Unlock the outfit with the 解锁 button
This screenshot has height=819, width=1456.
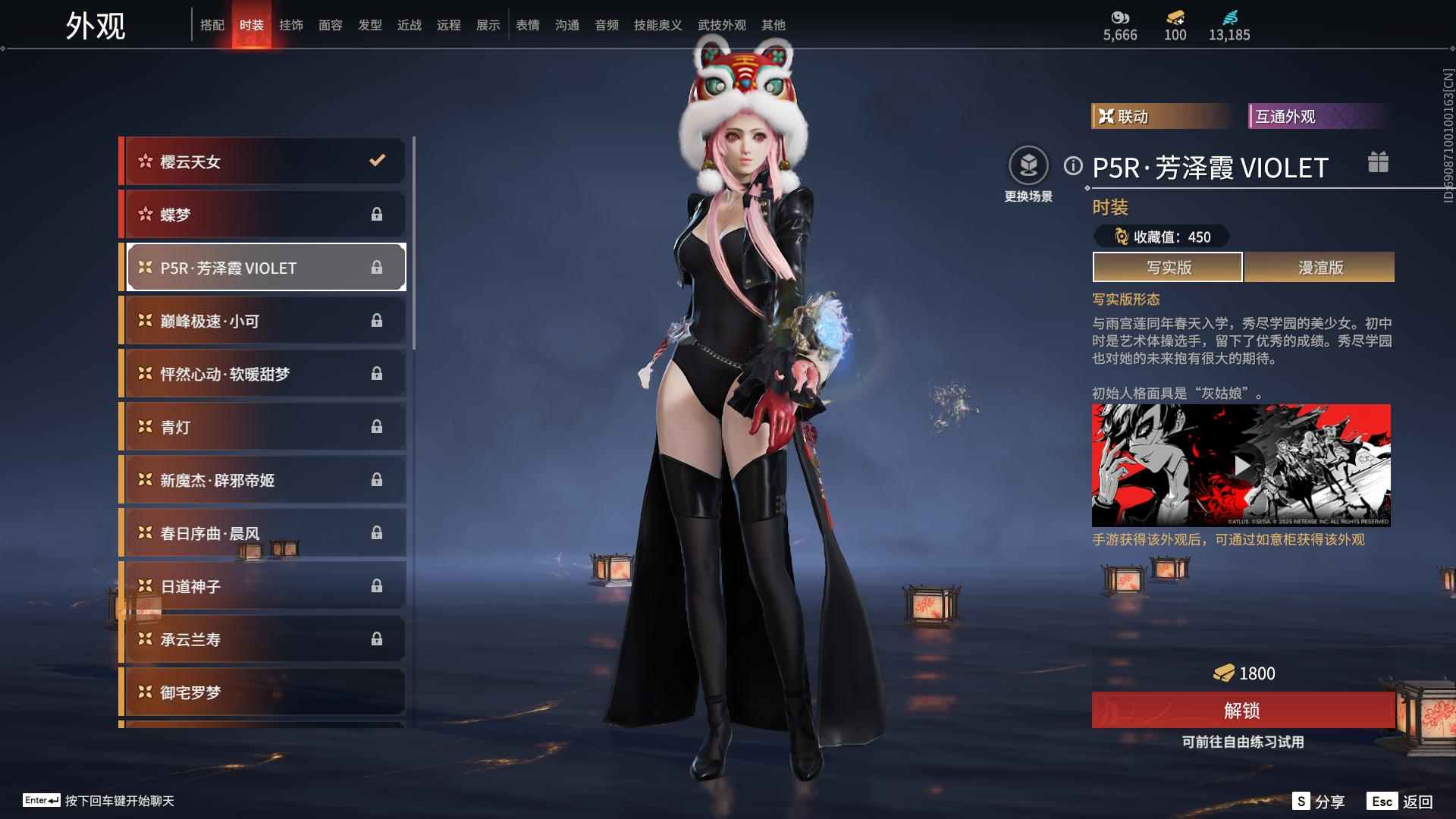coord(1242,711)
